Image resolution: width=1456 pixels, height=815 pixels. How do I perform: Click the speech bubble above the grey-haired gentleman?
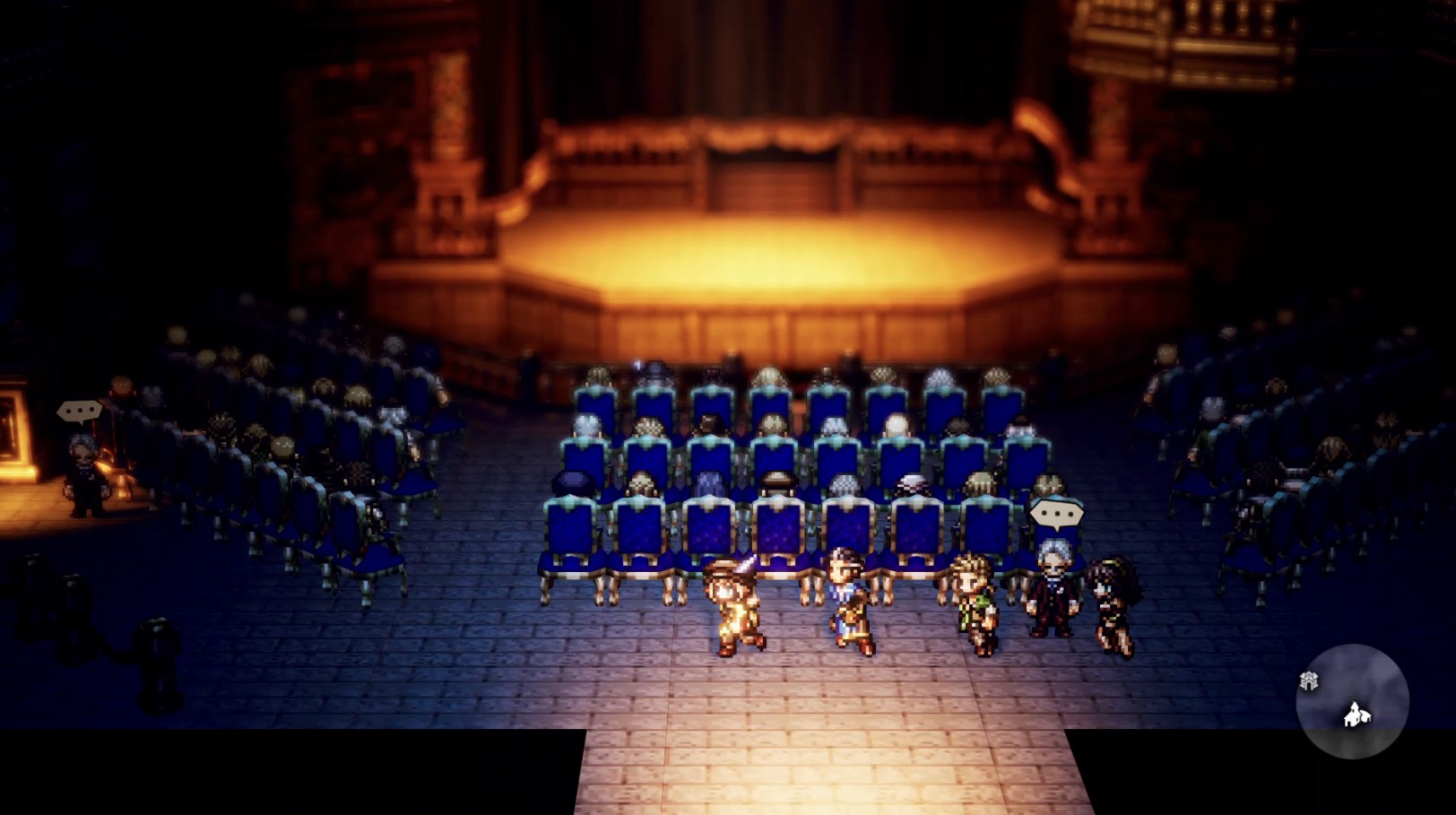tap(1056, 515)
